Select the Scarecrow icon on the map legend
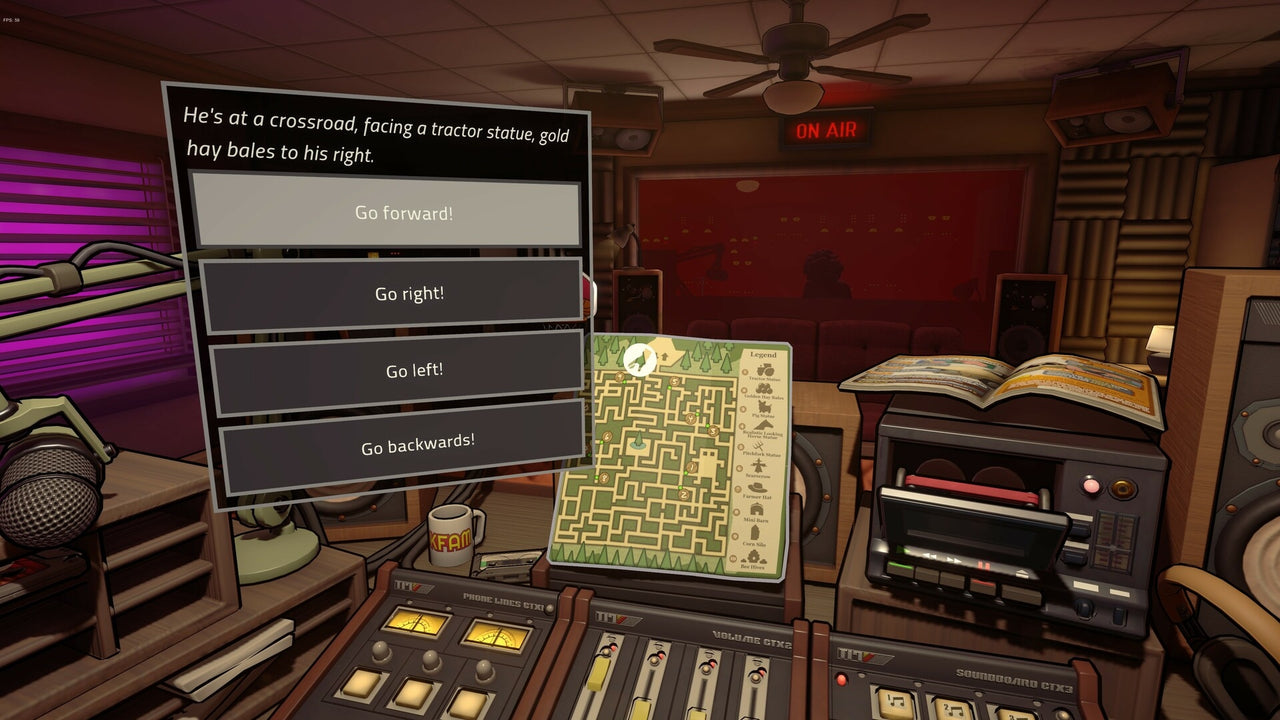This screenshot has width=1280, height=720. [x=758, y=463]
